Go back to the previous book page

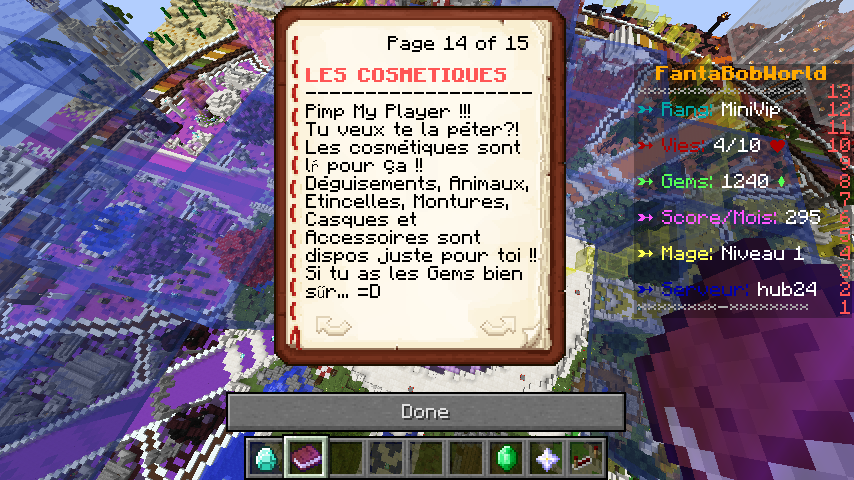point(333,325)
